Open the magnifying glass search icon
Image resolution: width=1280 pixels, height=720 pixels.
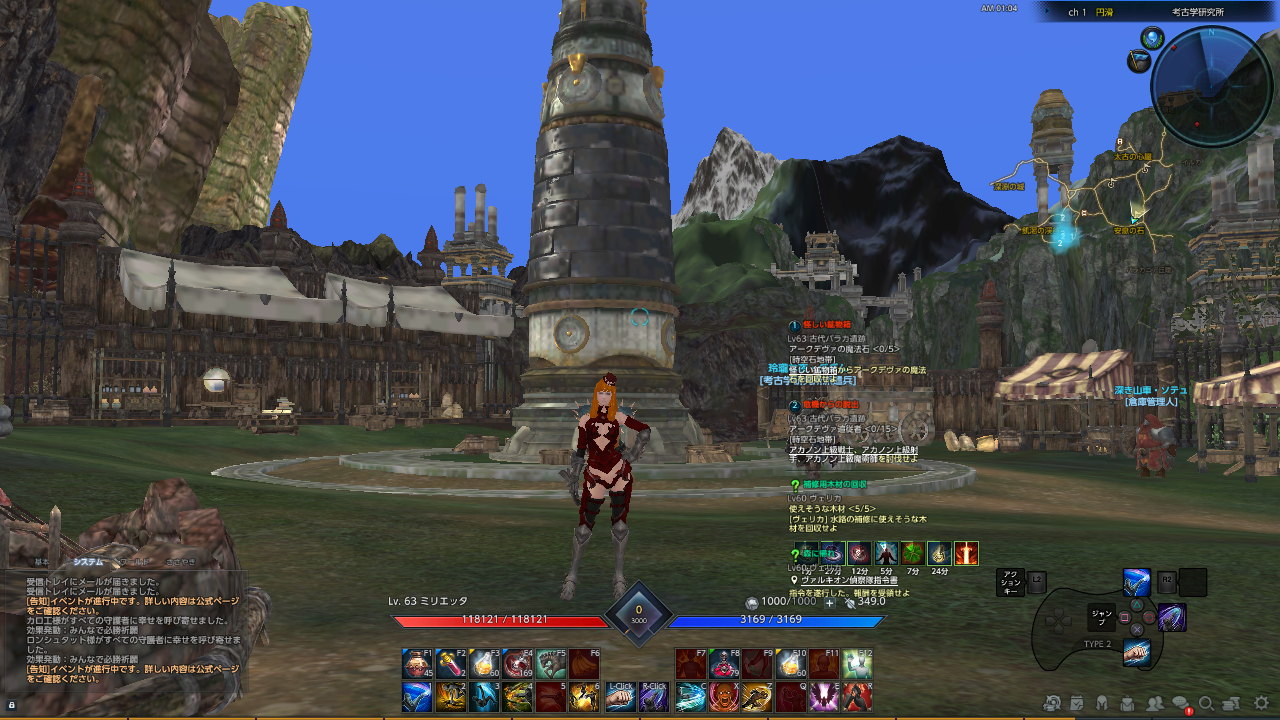[x=1207, y=705]
